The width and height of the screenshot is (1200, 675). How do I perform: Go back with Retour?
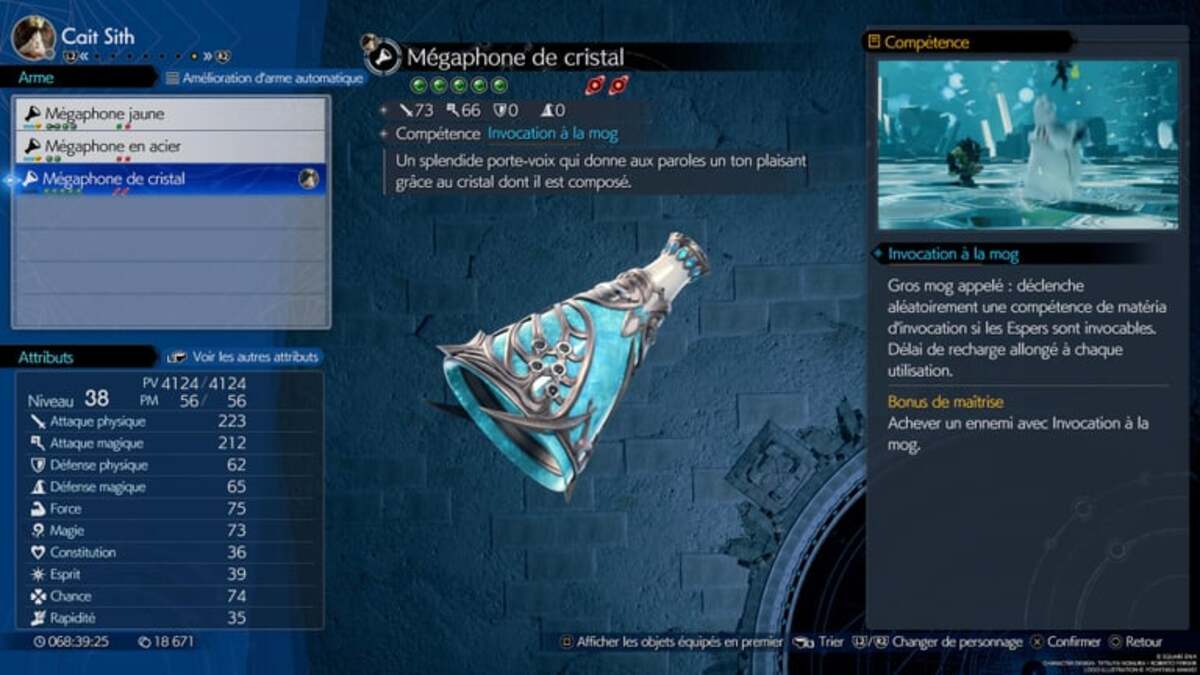pyautogui.click(x=1135, y=642)
